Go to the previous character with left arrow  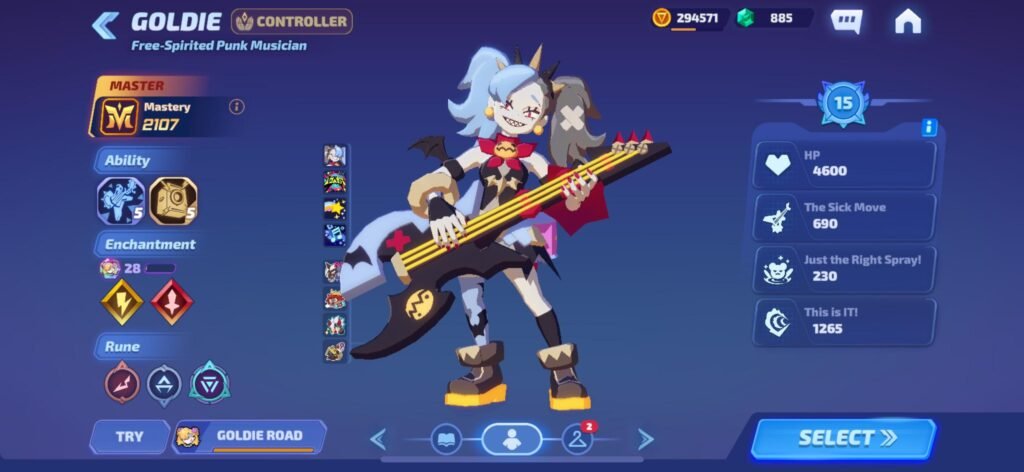(378, 438)
